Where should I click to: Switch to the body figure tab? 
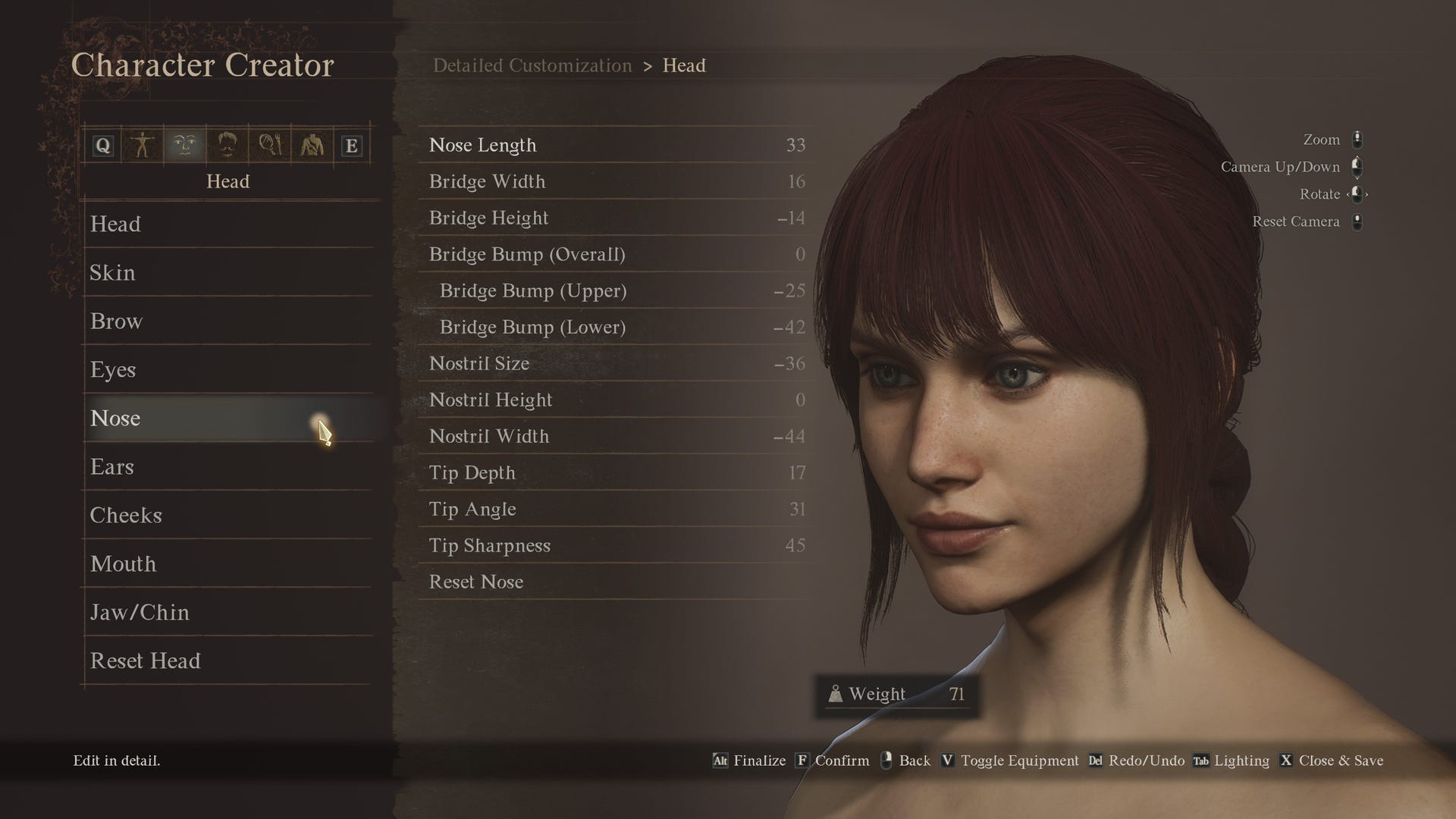(x=143, y=145)
